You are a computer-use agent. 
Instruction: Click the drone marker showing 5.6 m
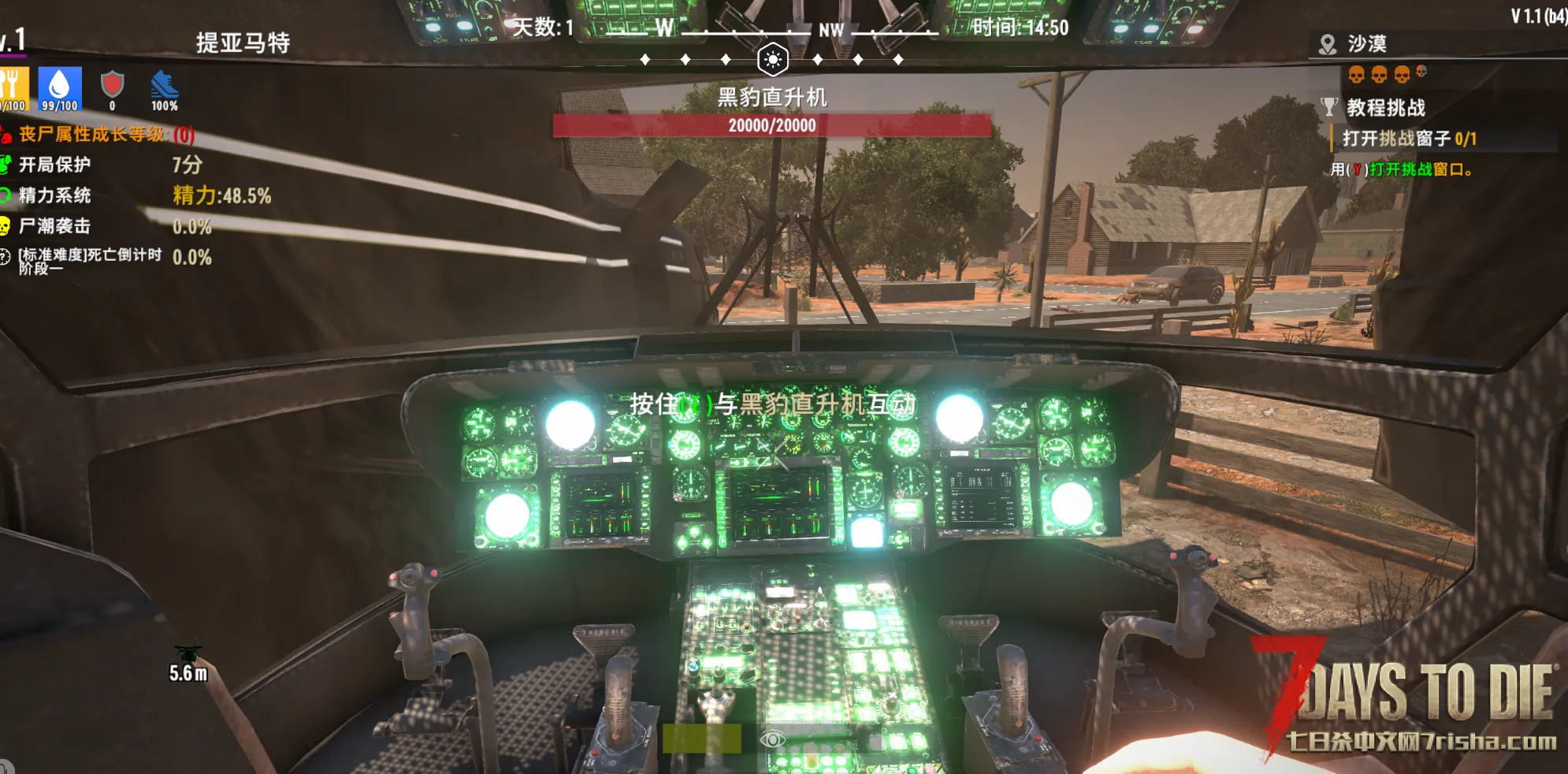(188, 653)
